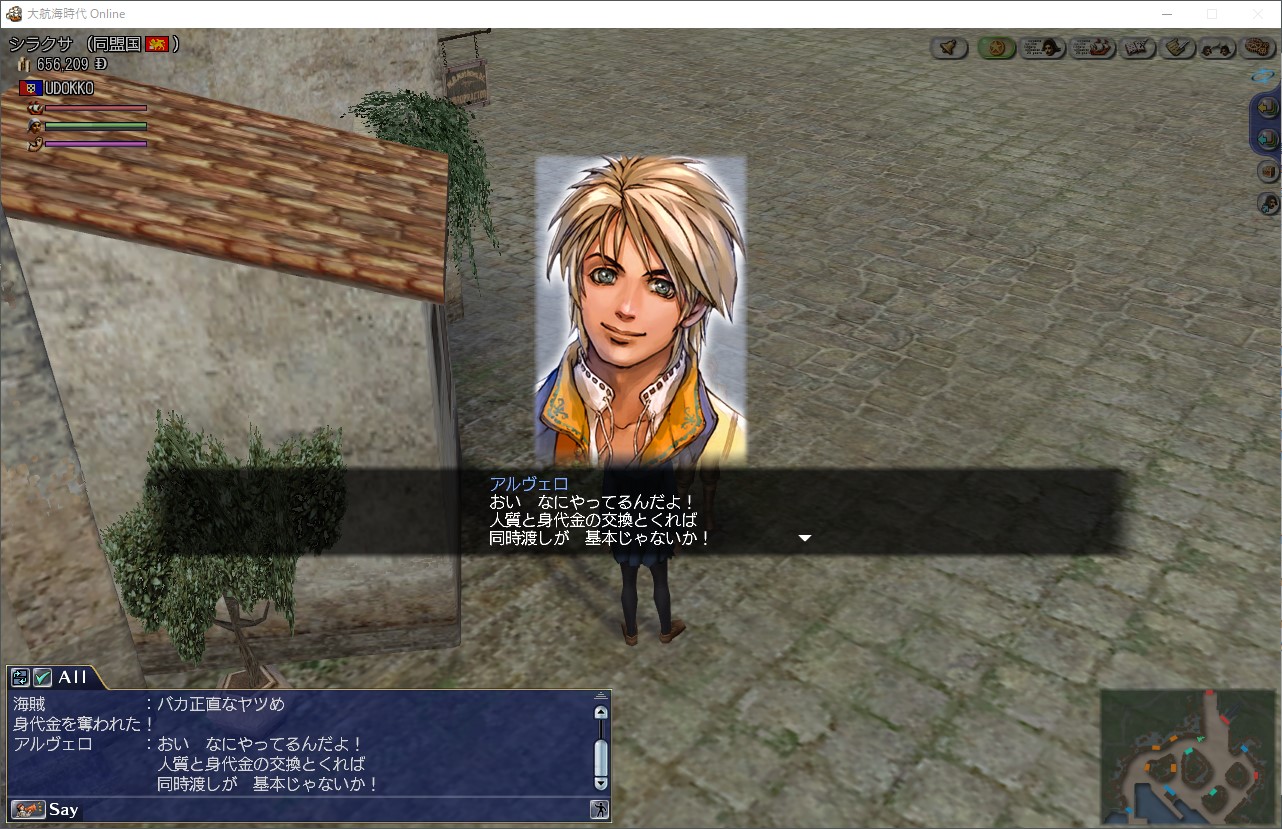The height and width of the screenshot is (829, 1282).
Task: Click the pirate face with blue arrow
Action: coord(1267,204)
